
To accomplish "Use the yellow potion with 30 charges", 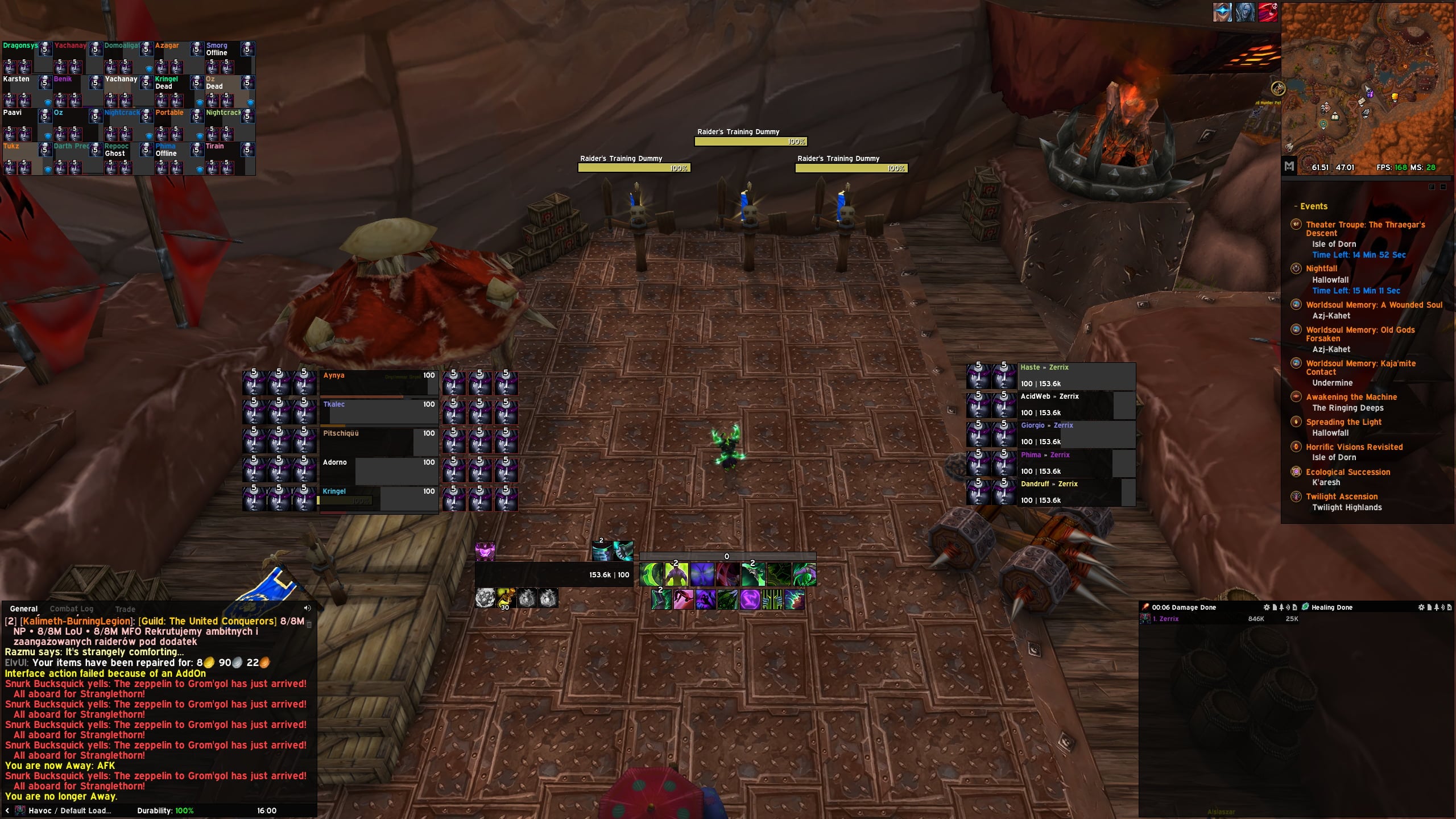I will click(506, 598).
